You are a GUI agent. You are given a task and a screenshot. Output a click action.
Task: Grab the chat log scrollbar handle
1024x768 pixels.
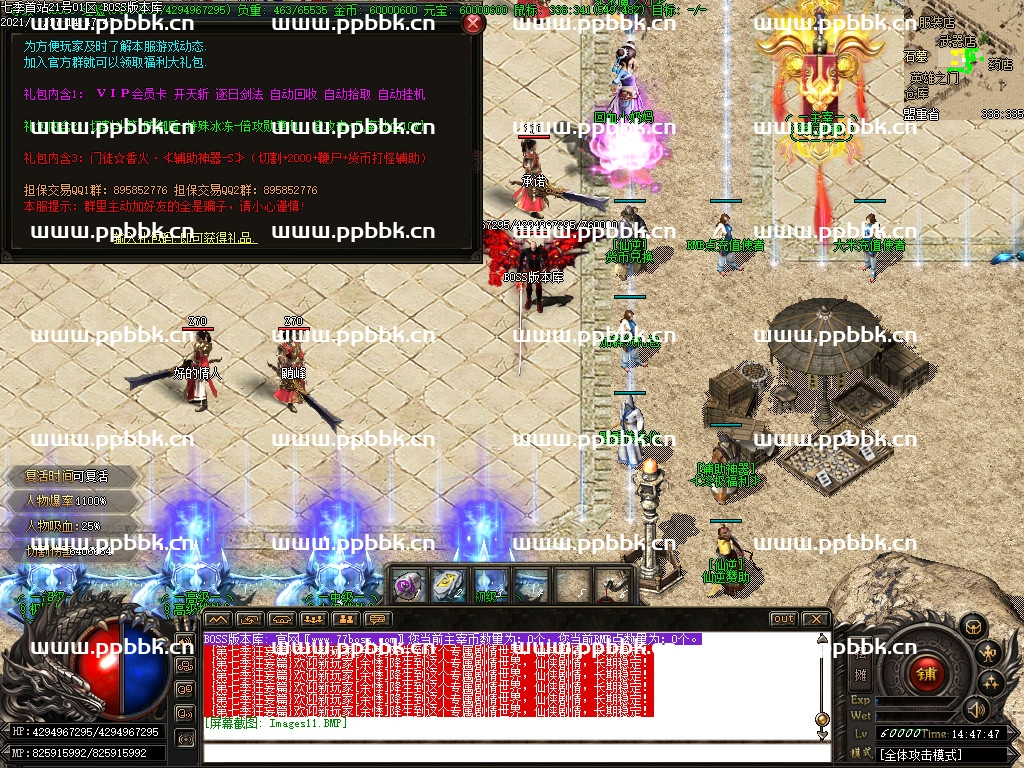tap(822, 718)
